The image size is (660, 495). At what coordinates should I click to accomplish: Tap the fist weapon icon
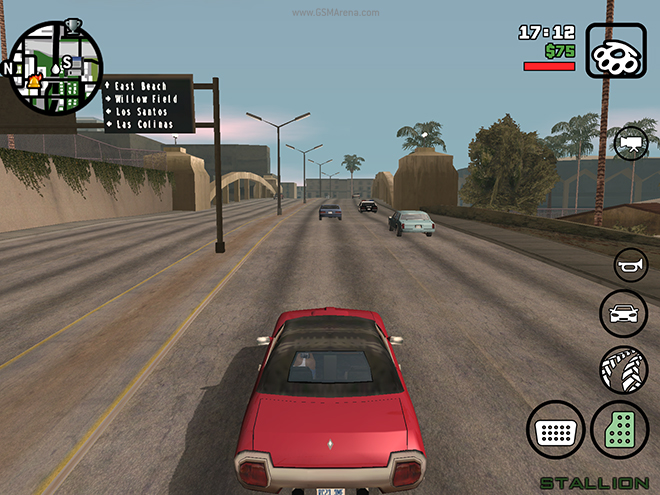point(616,52)
